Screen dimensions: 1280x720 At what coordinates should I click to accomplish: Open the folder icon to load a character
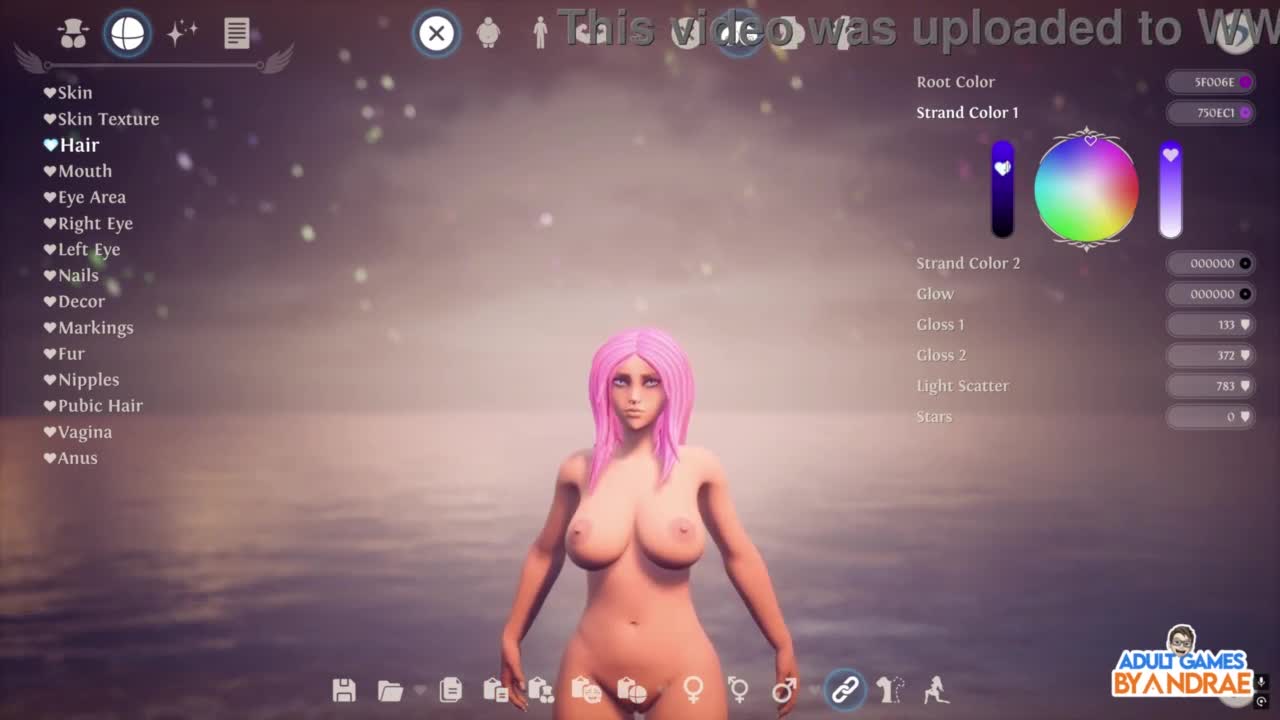390,690
